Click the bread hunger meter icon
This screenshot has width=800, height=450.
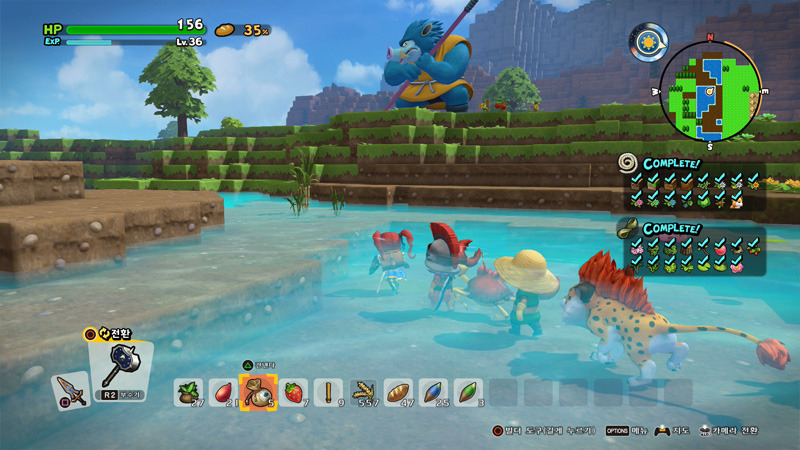point(225,30)
